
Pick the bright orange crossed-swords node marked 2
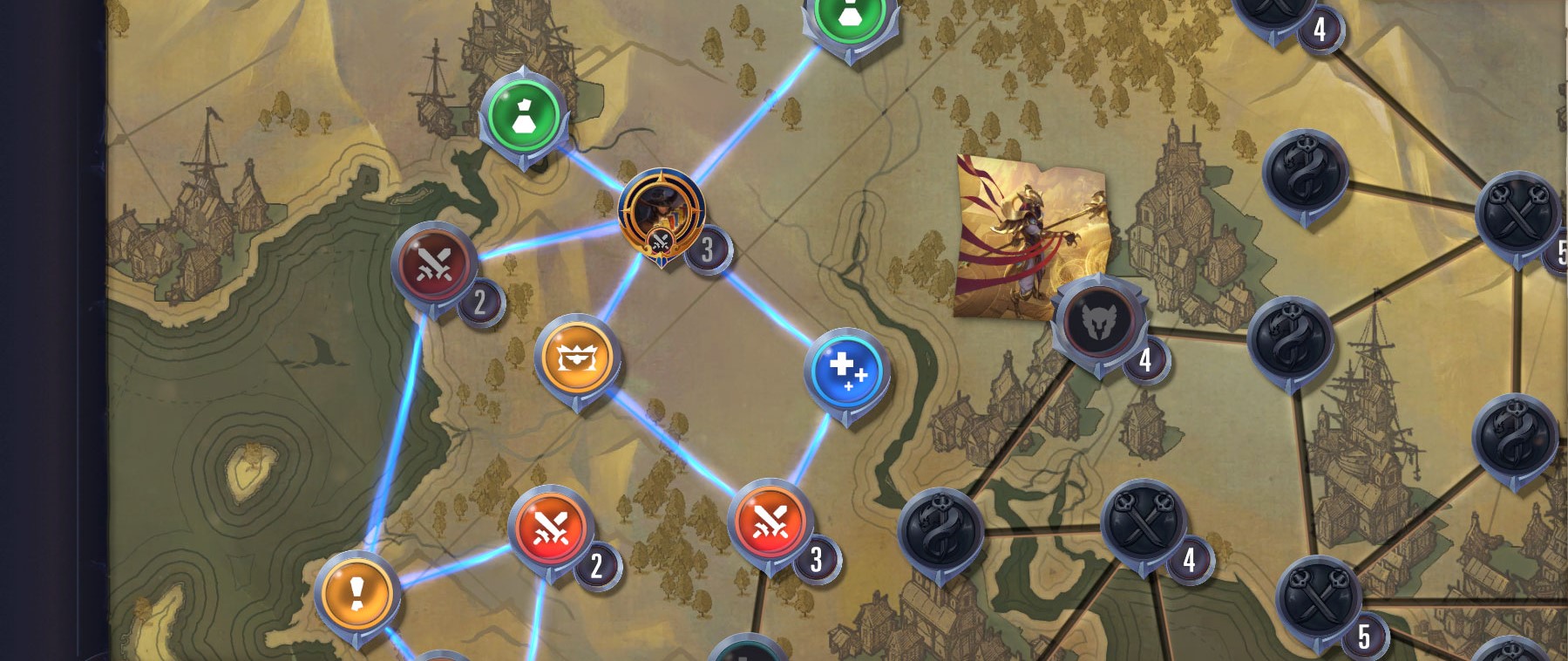pyautogui.click(x=551, y=528)
